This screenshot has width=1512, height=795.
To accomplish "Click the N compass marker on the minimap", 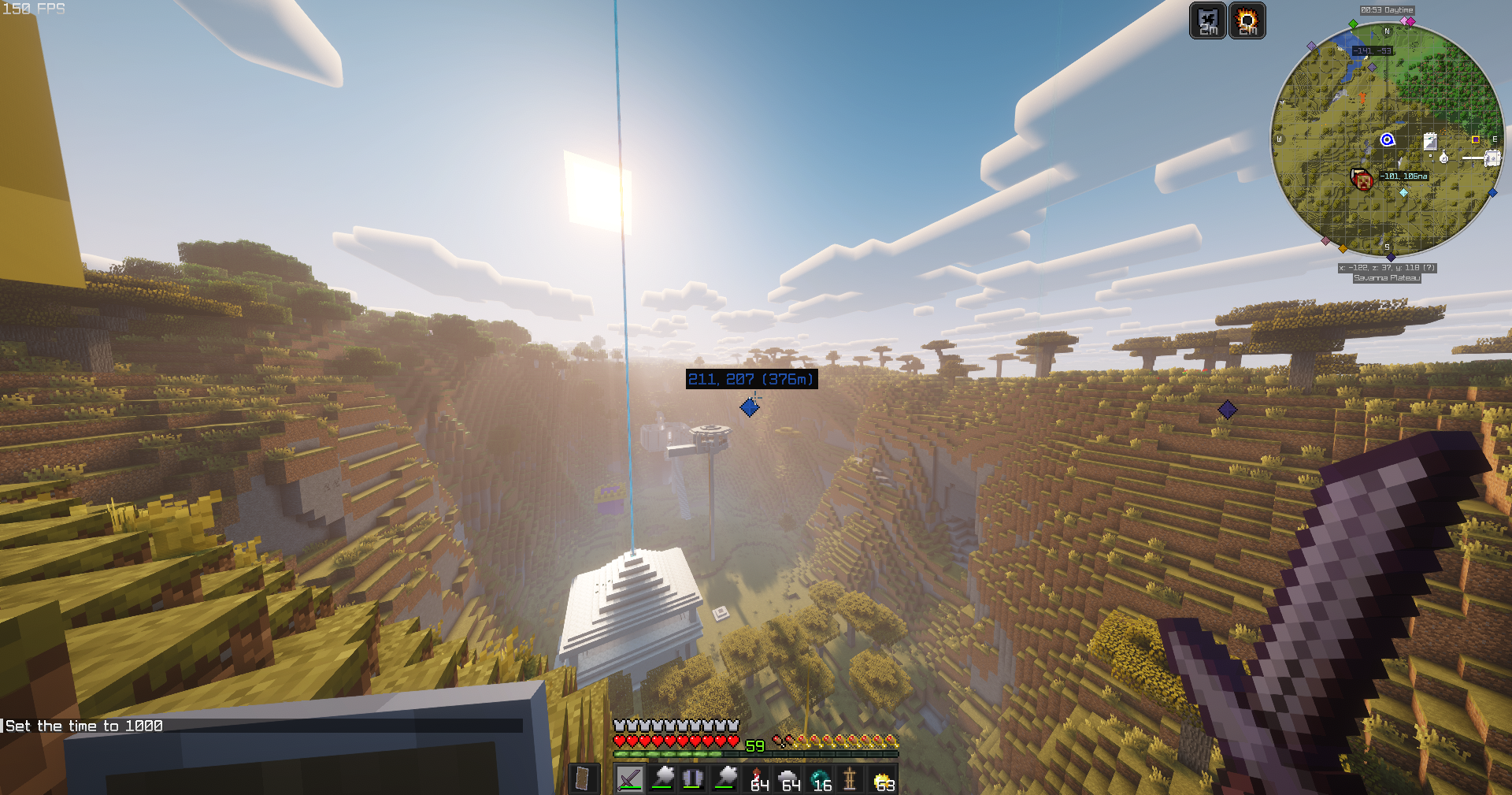I will [1388, 32].
